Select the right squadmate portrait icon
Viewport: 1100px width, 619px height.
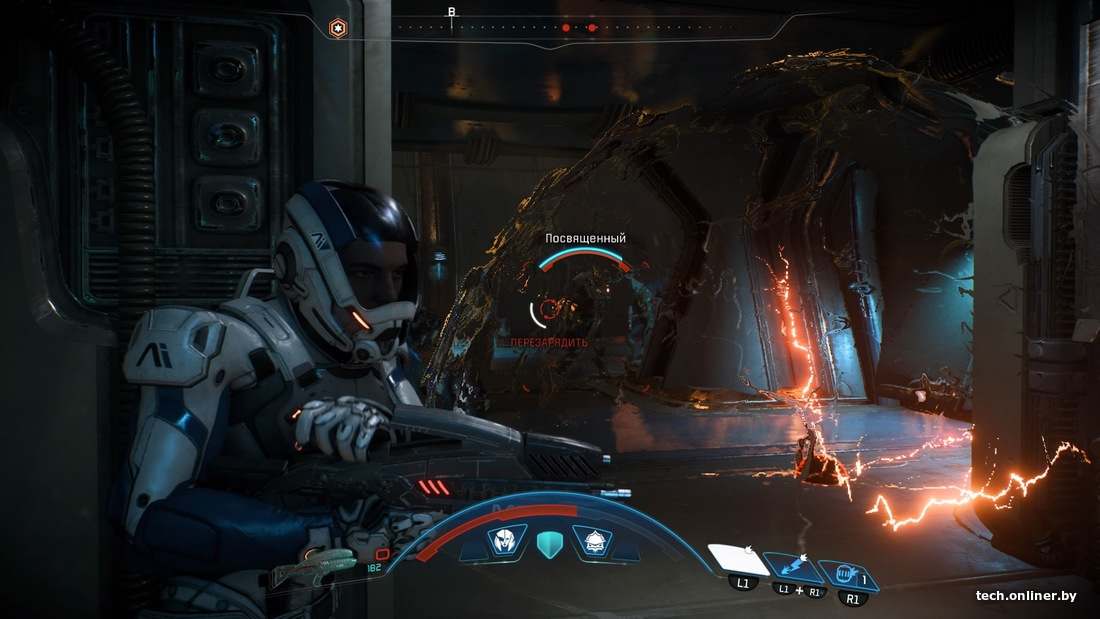point(593,542)
